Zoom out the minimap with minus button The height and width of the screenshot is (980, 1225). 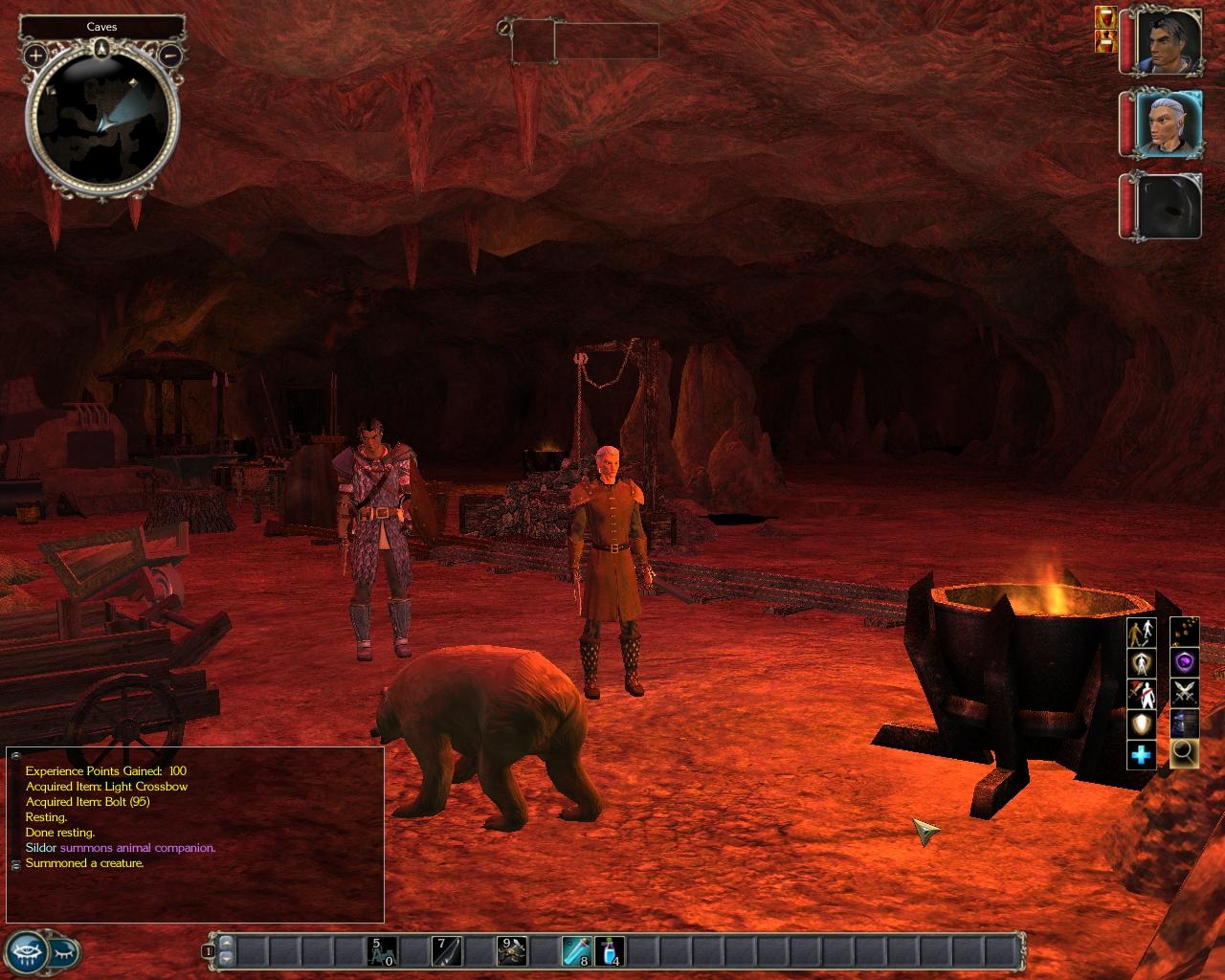coord(169,56)
